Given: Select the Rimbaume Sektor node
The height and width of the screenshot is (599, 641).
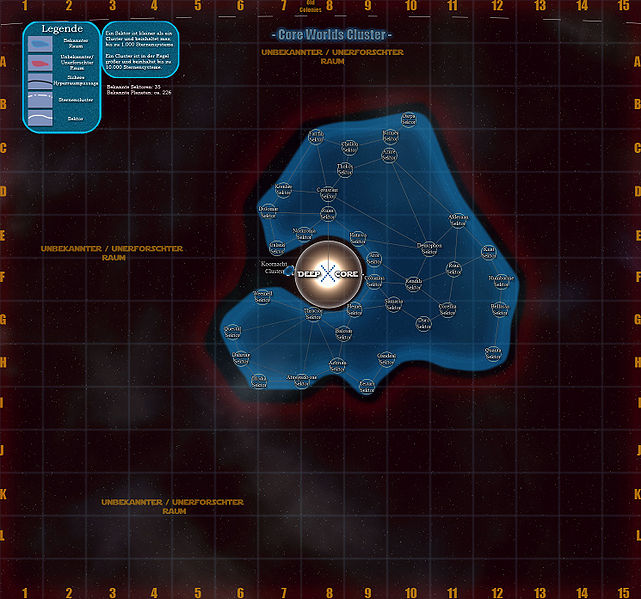Looking at the screenshot, I should (500, 282).
